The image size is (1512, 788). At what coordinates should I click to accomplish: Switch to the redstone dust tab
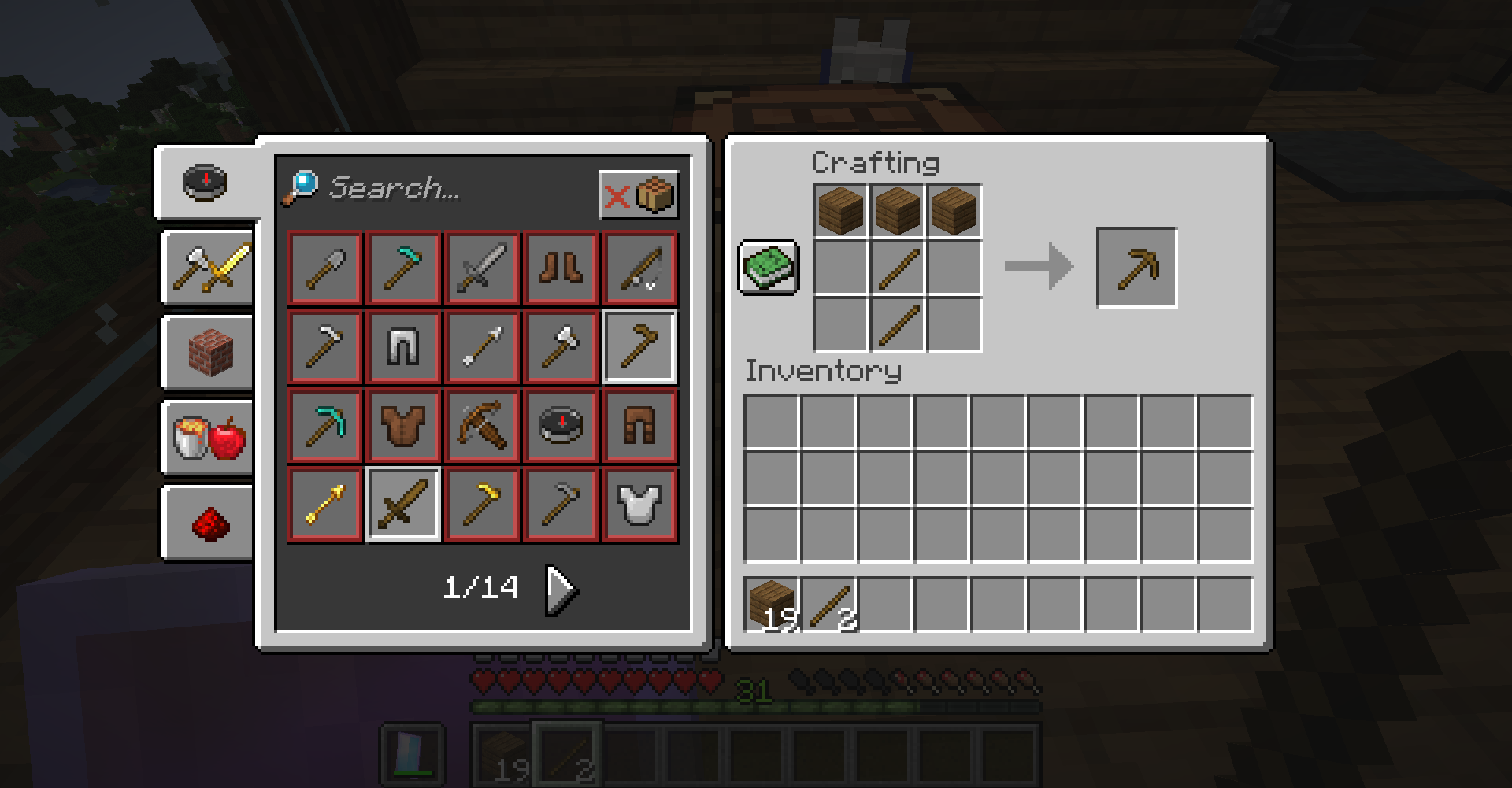(209, 522)
